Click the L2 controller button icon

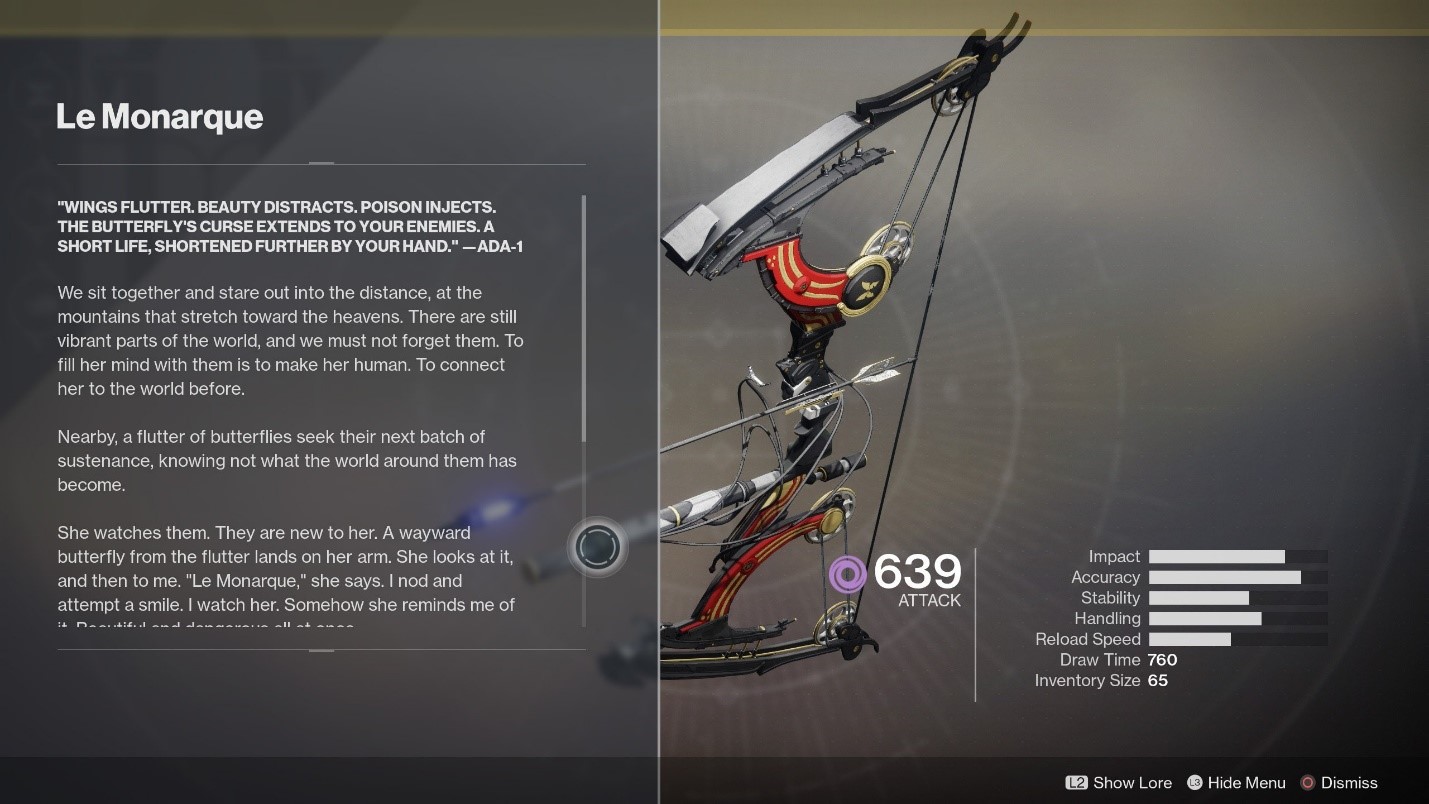tap(1075, 783)
